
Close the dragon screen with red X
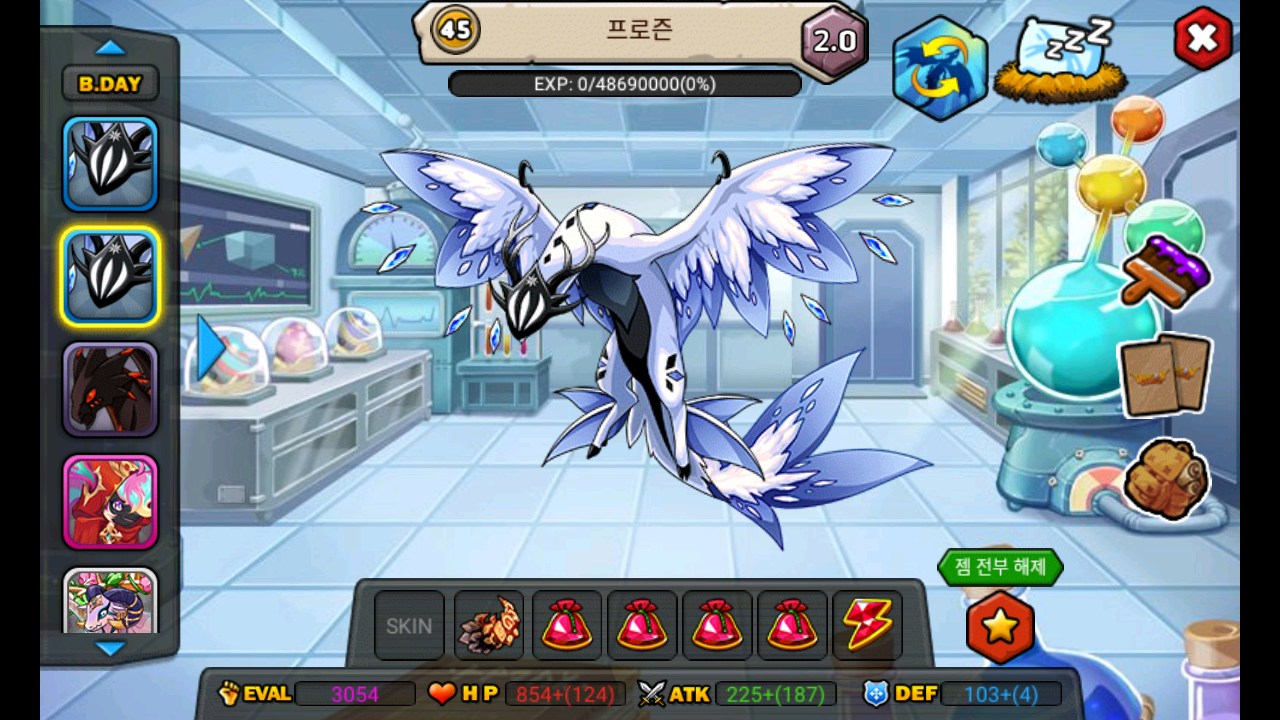tap(1202, 39)
